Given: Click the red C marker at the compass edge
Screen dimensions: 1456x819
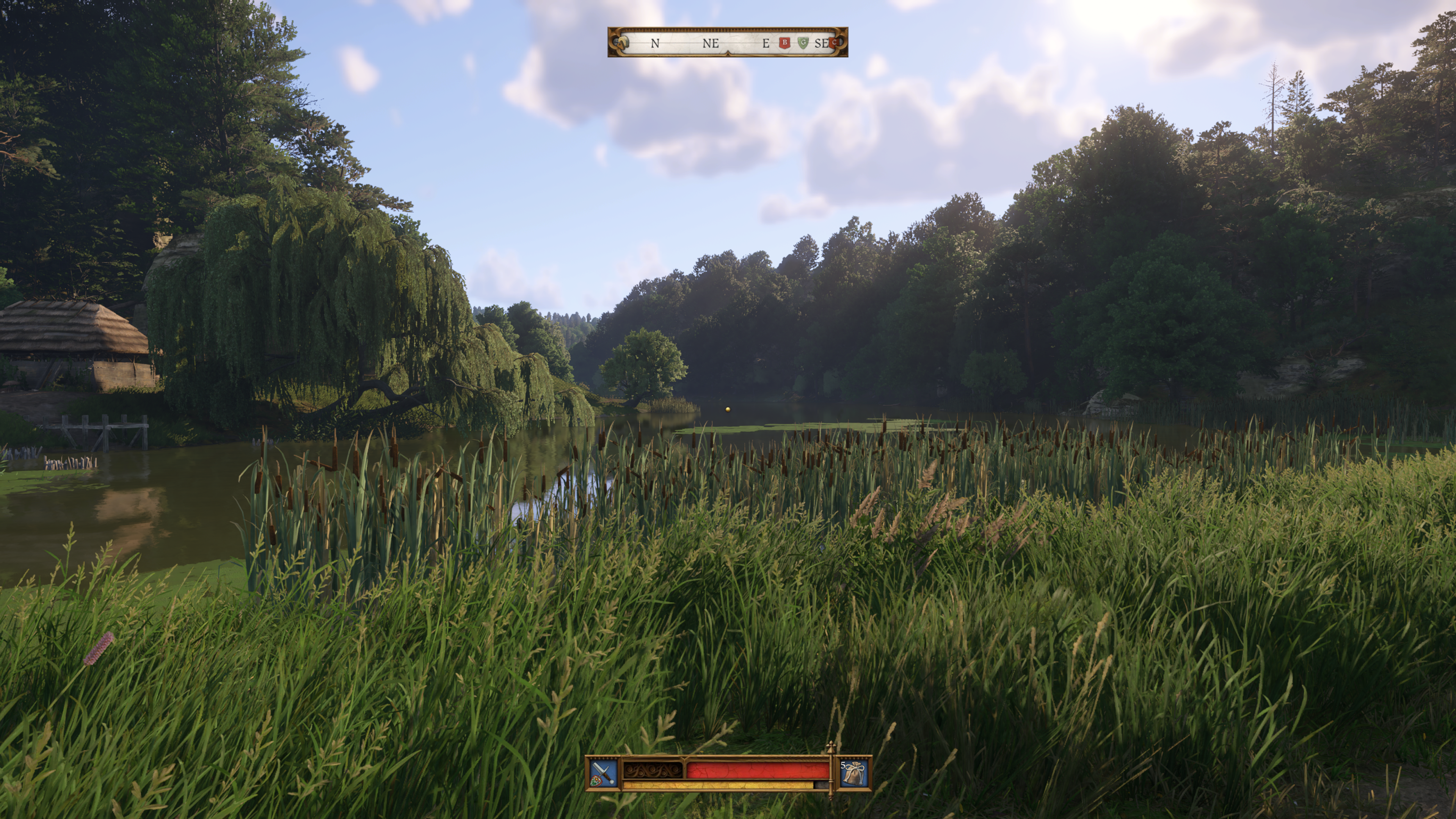Looking at the screenshot, I should (x=834, y=43).
